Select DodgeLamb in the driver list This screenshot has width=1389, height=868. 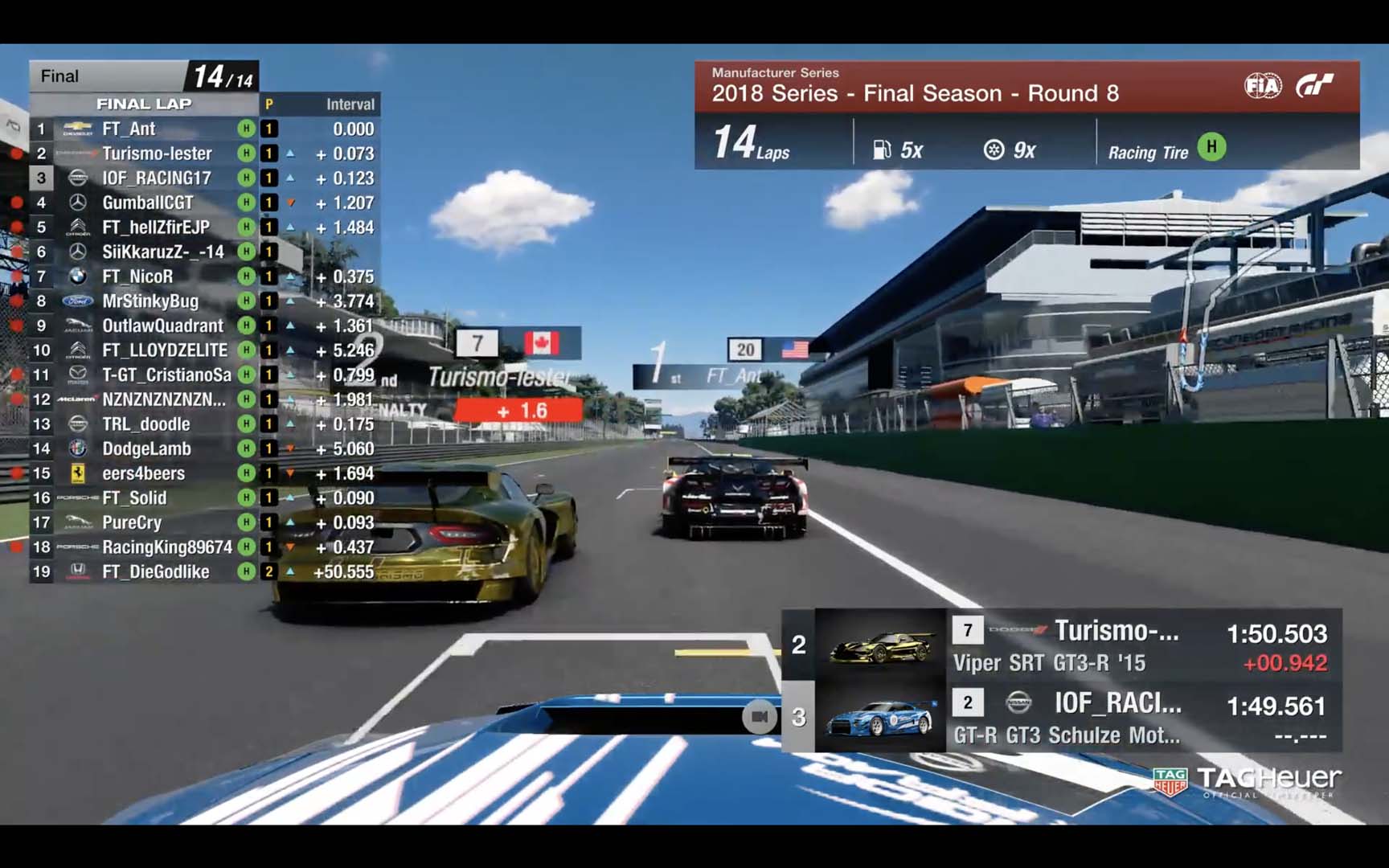tap(146, 448)
